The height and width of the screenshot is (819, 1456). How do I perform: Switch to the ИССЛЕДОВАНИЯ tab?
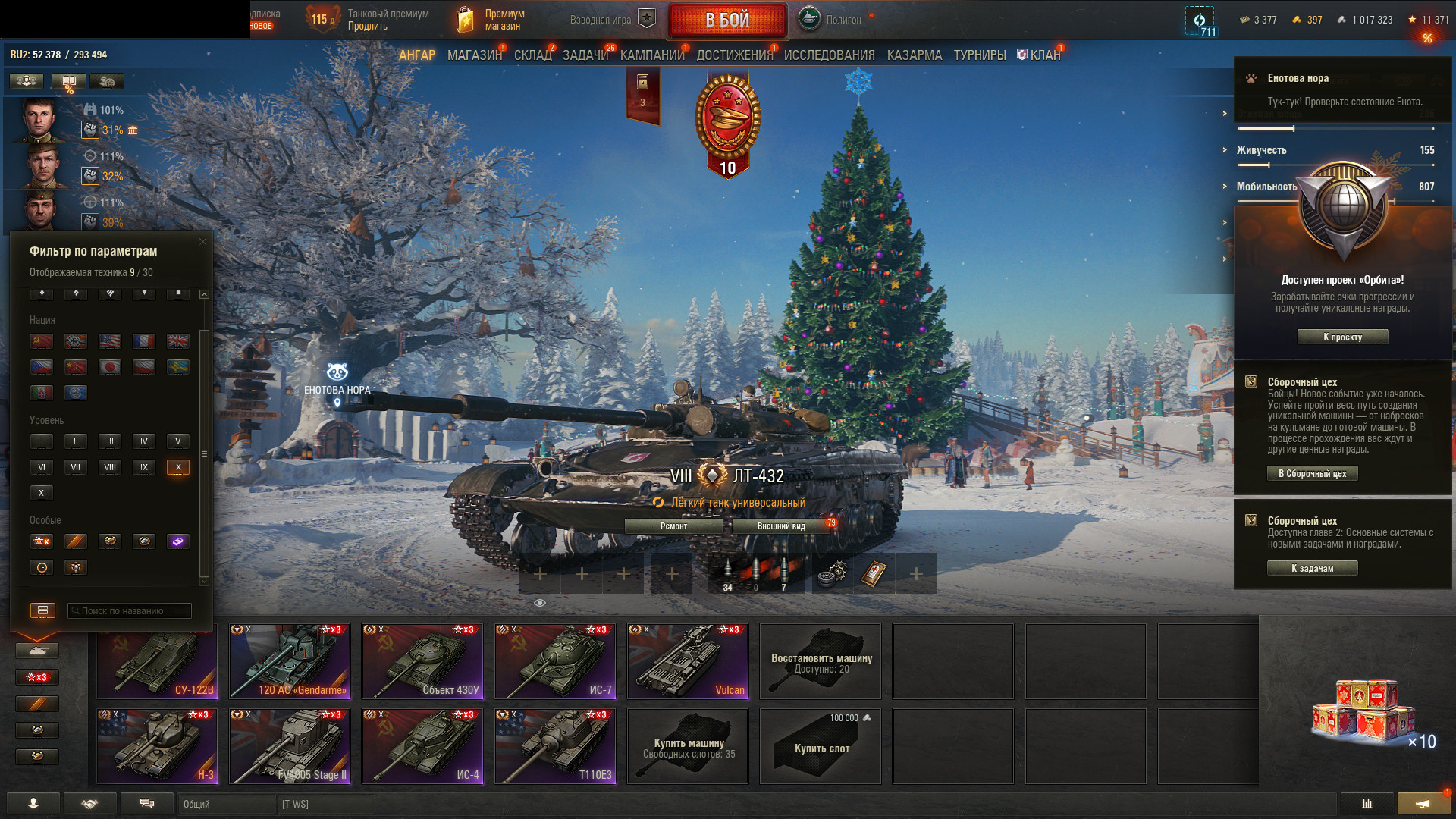click(x=829, y=55)
